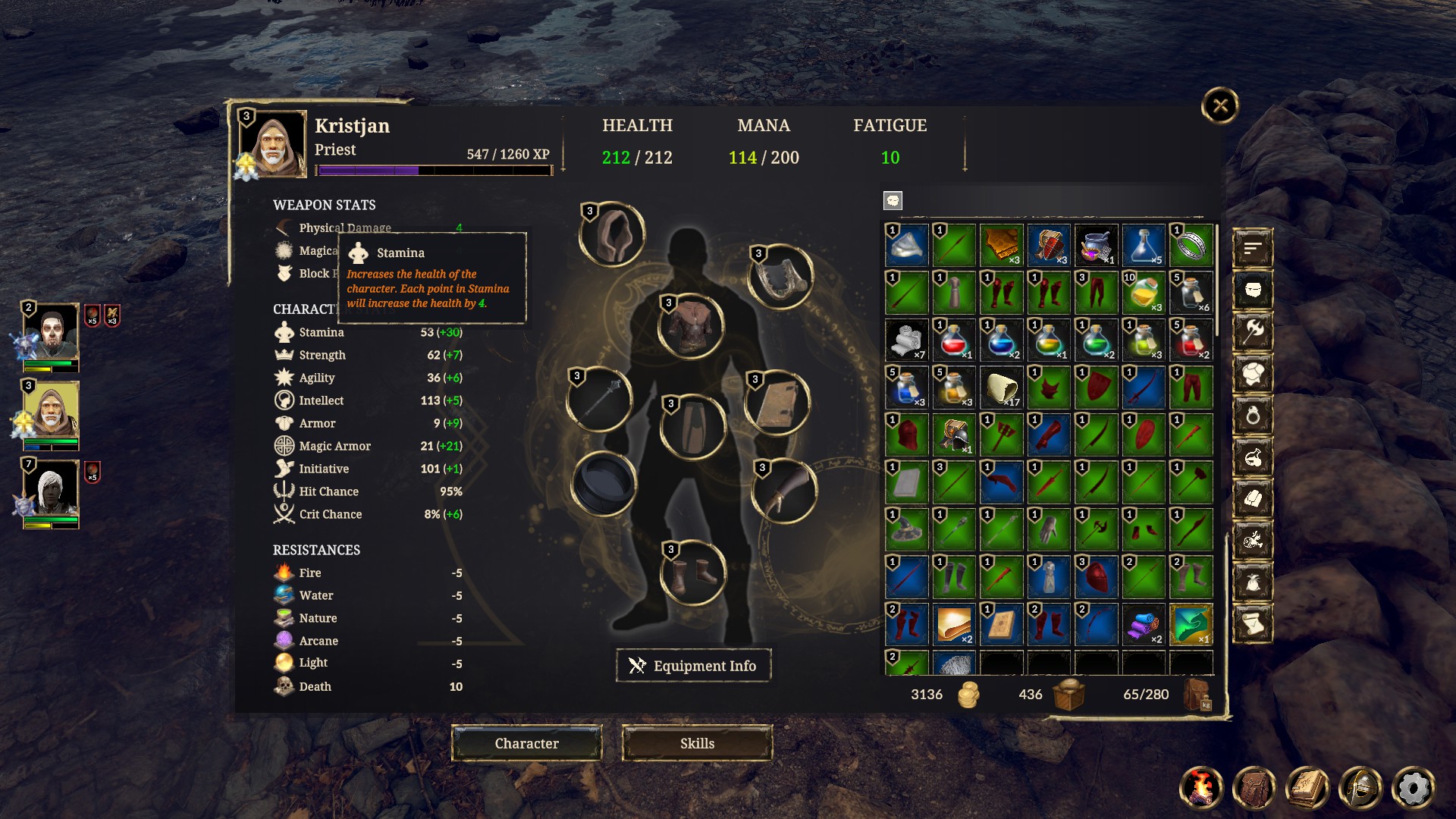Open Equipment Info

[693, 666]
